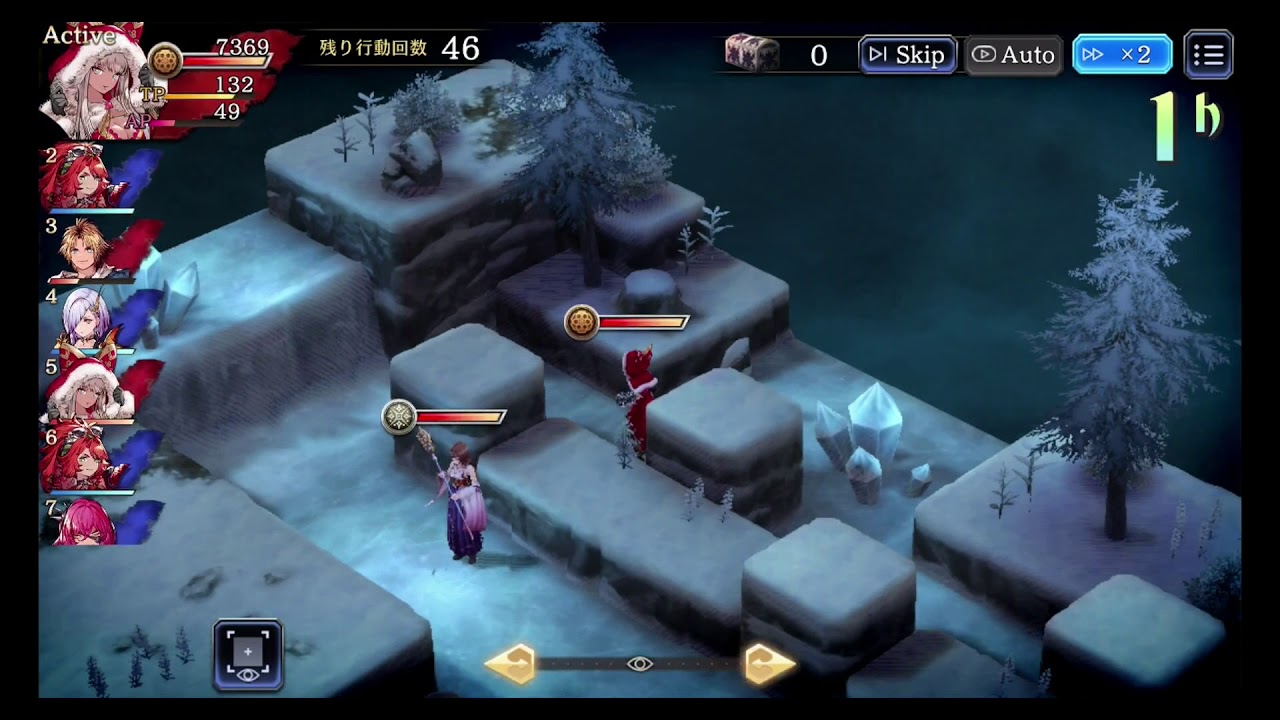Pick the hooded unit in turn slot 5

[88, 390]
